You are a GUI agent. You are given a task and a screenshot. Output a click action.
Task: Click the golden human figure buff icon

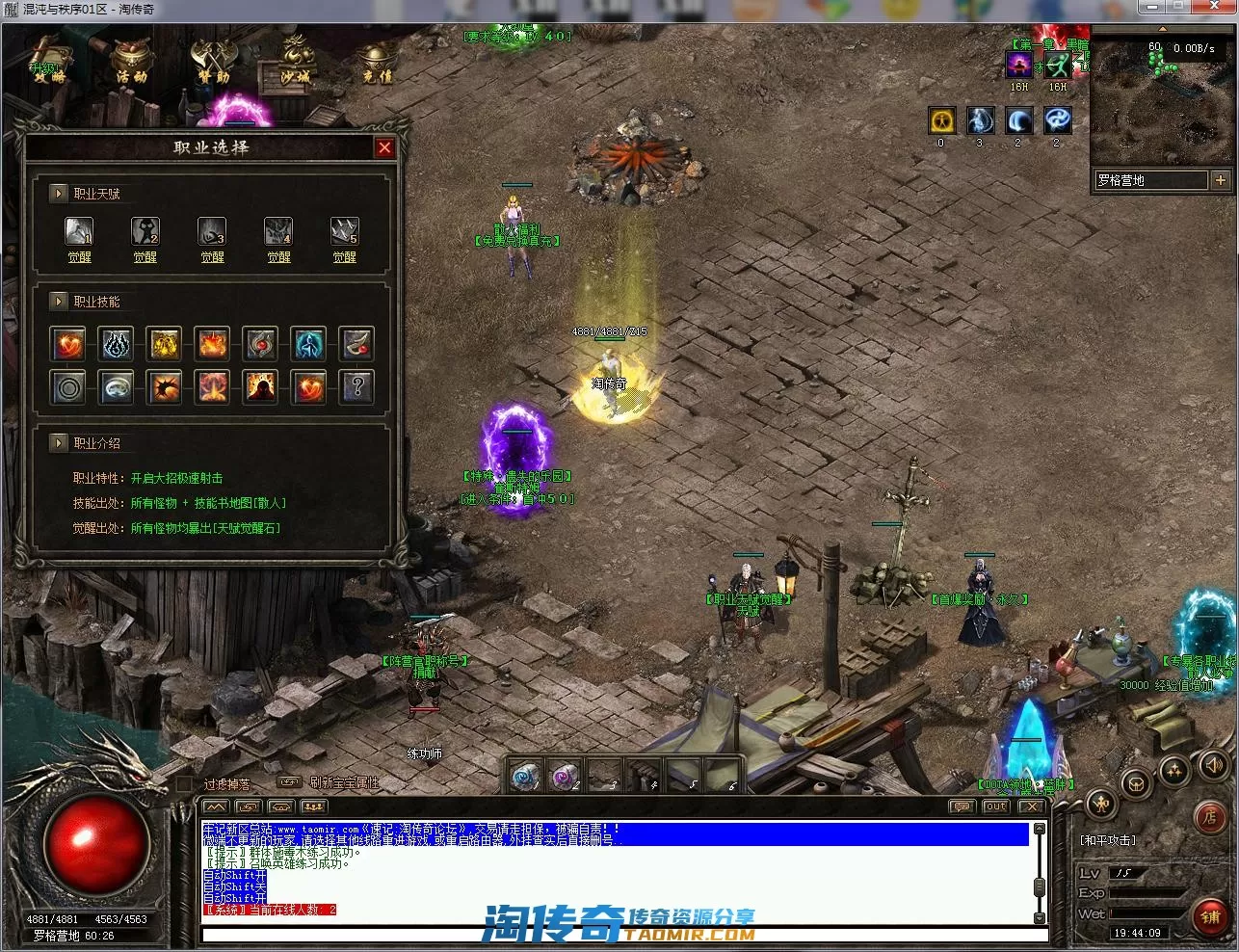942,120
